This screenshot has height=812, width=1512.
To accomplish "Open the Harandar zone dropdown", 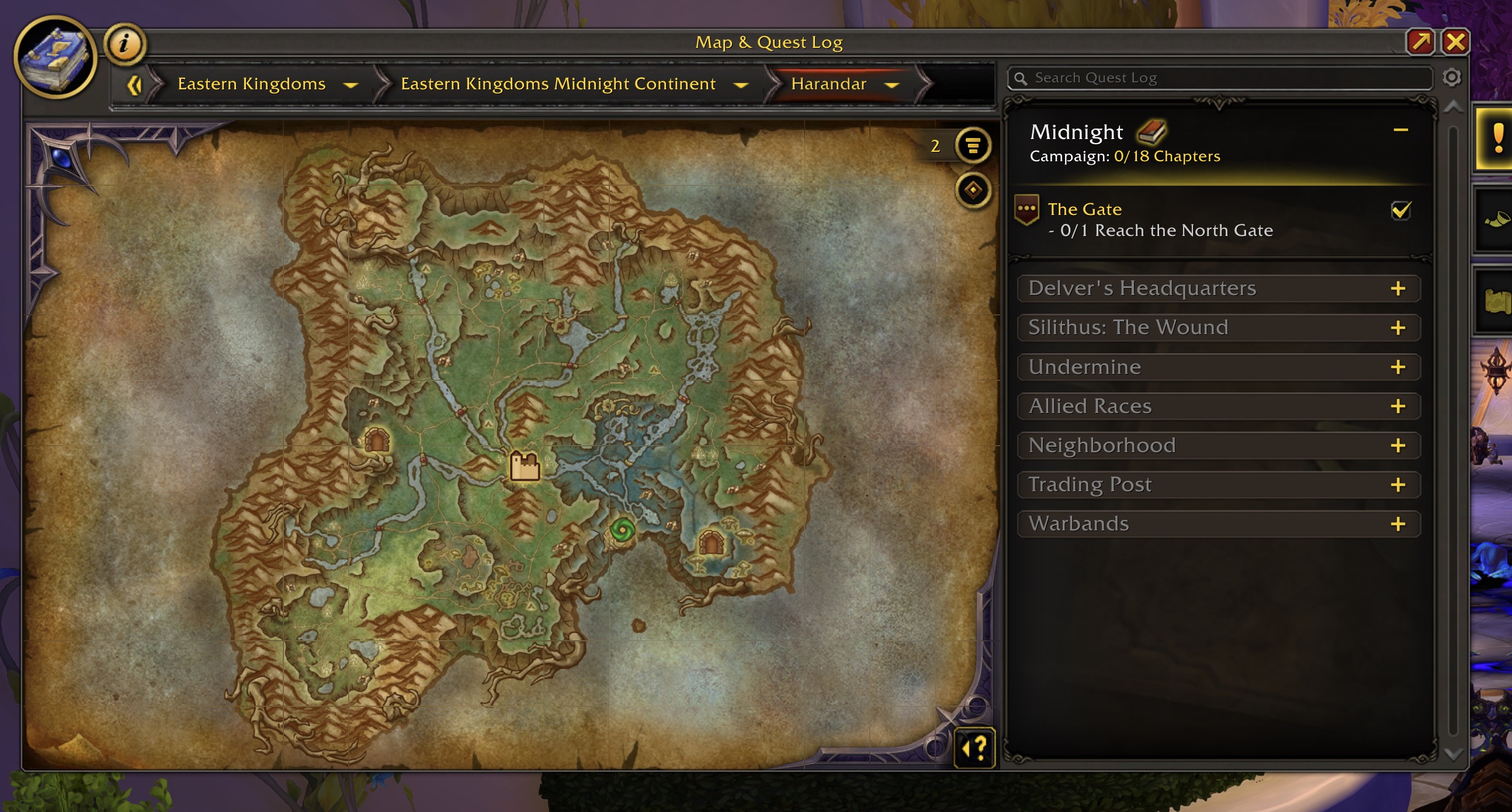I will point(892,85).
